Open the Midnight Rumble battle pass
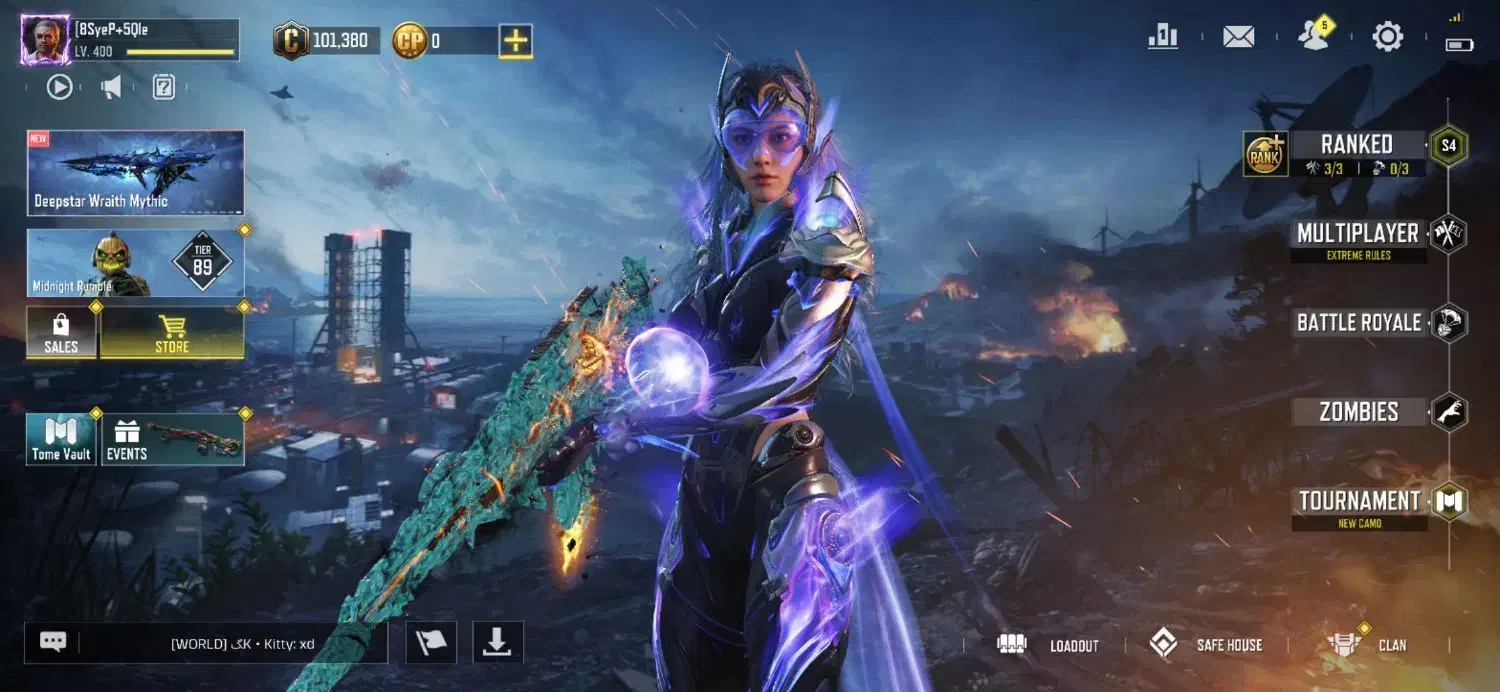Image resolution: width=1500 pixels, height=692 pixels. pyautogui.click(x=135, y=263)
